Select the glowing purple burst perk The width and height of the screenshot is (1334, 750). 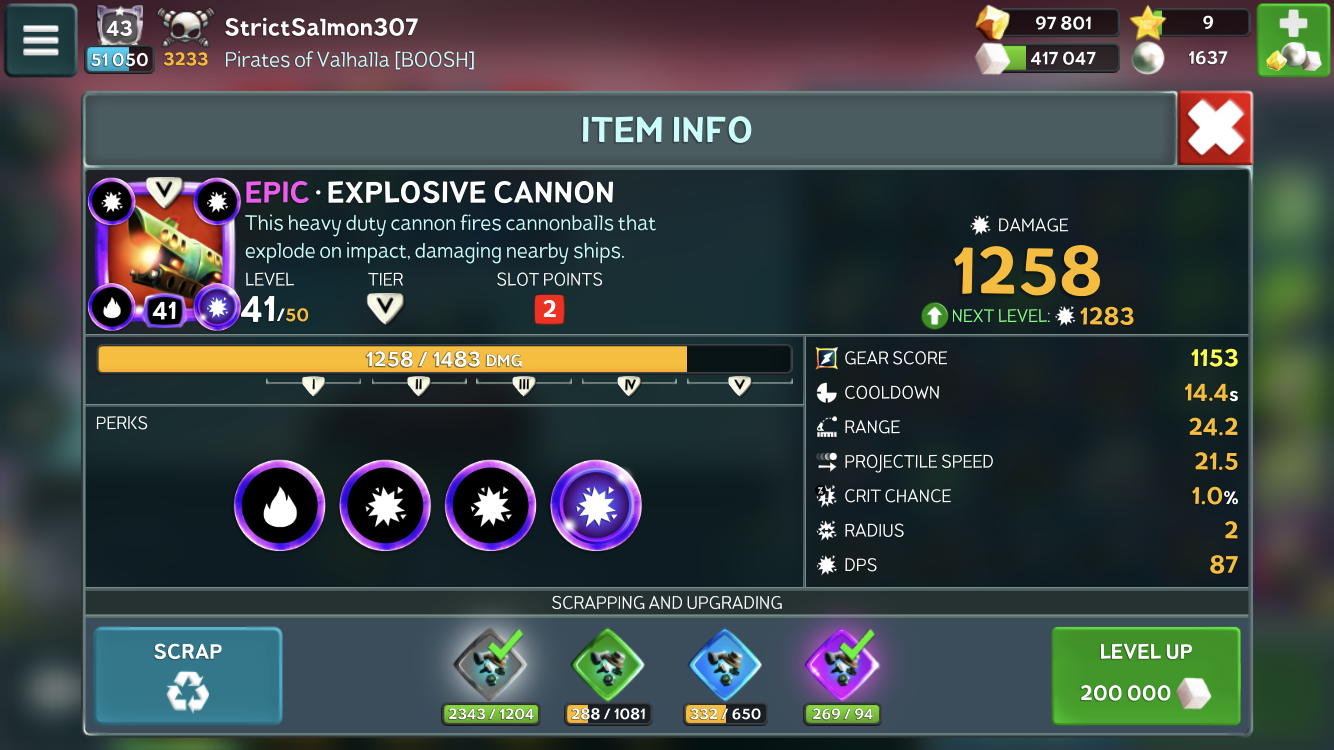click(x=596, y=506)
